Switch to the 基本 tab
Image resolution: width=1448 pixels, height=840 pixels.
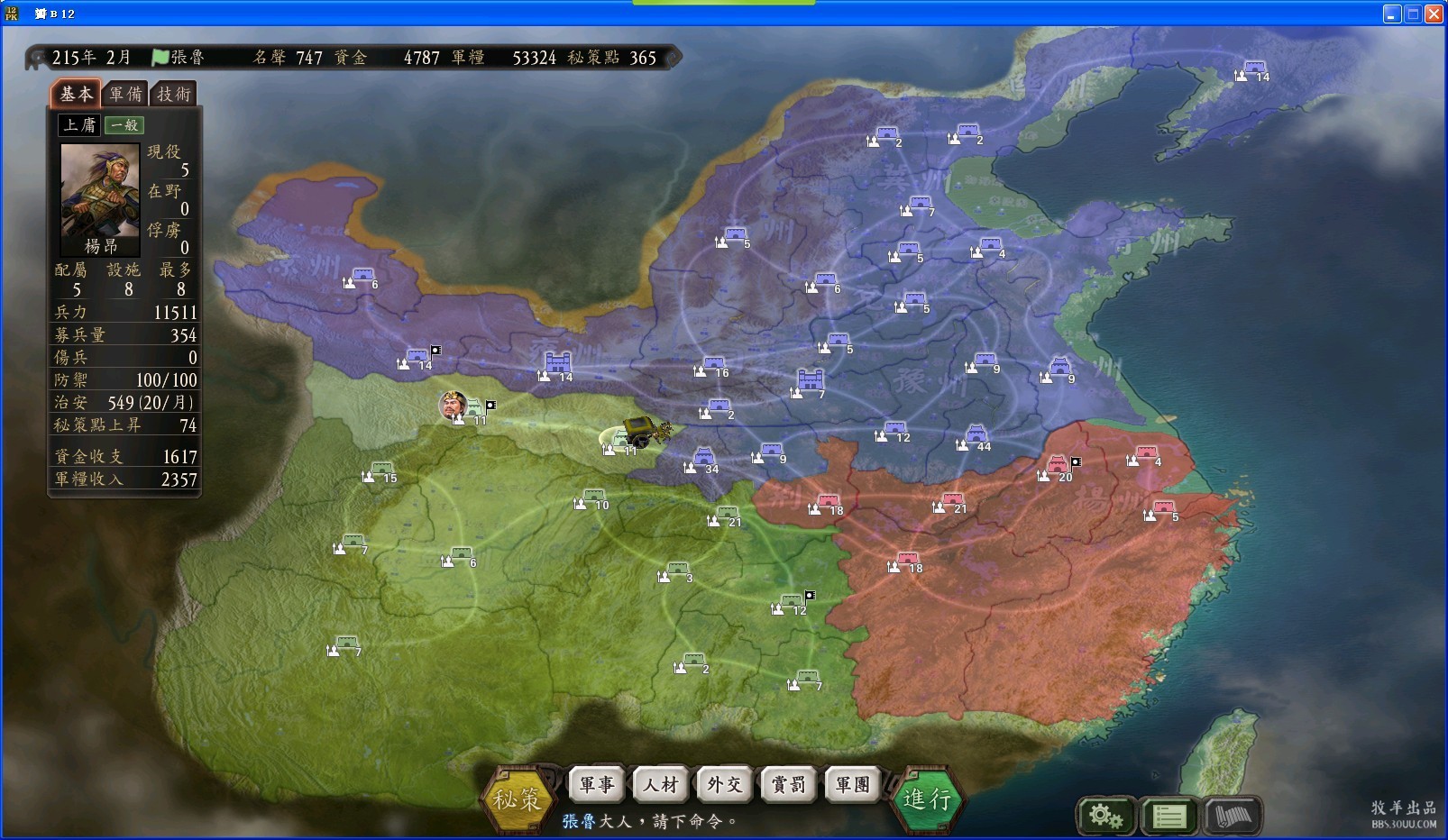click(76, 94)
